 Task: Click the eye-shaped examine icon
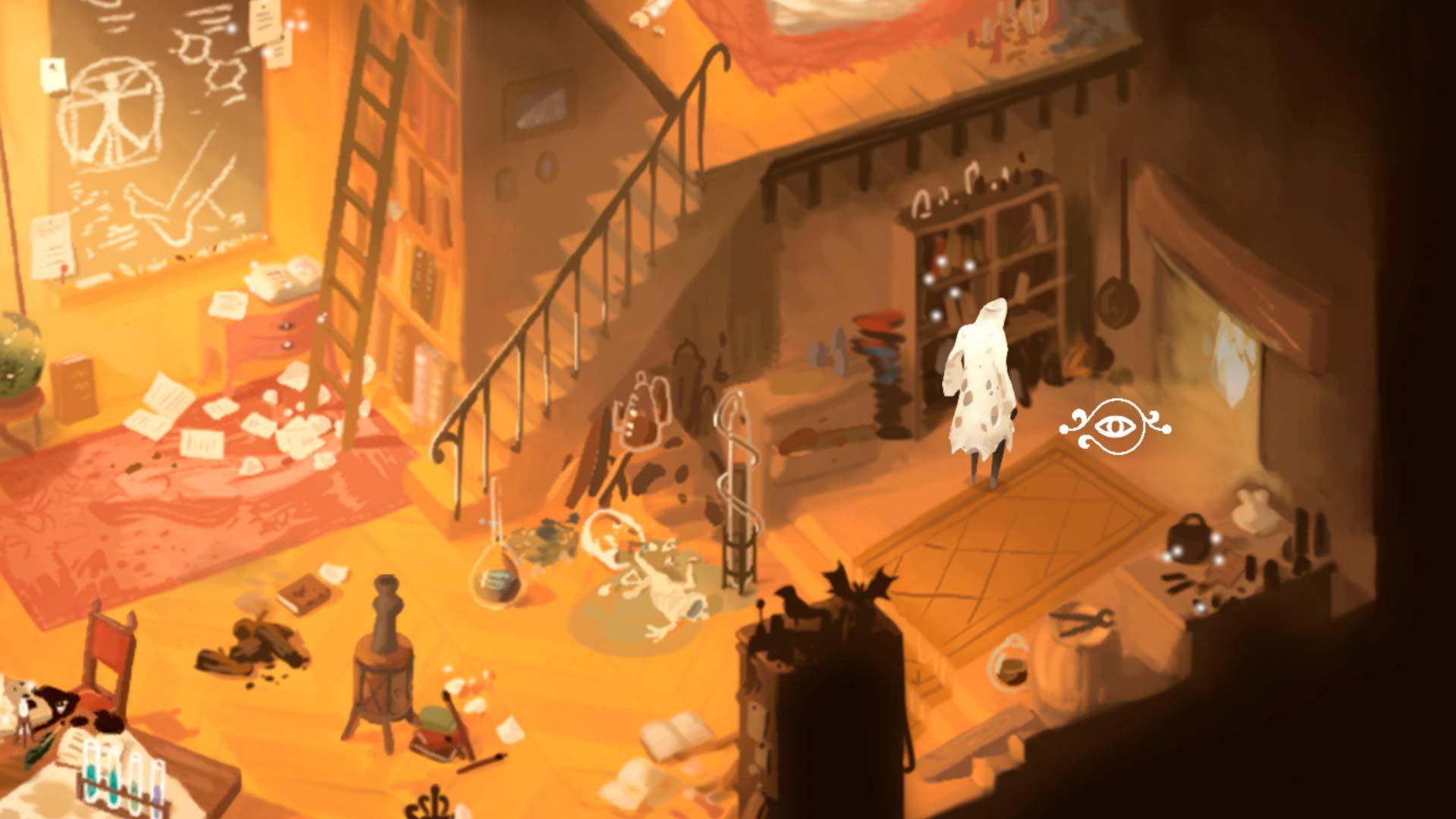pyautogui.click(x=1114, y=427)
